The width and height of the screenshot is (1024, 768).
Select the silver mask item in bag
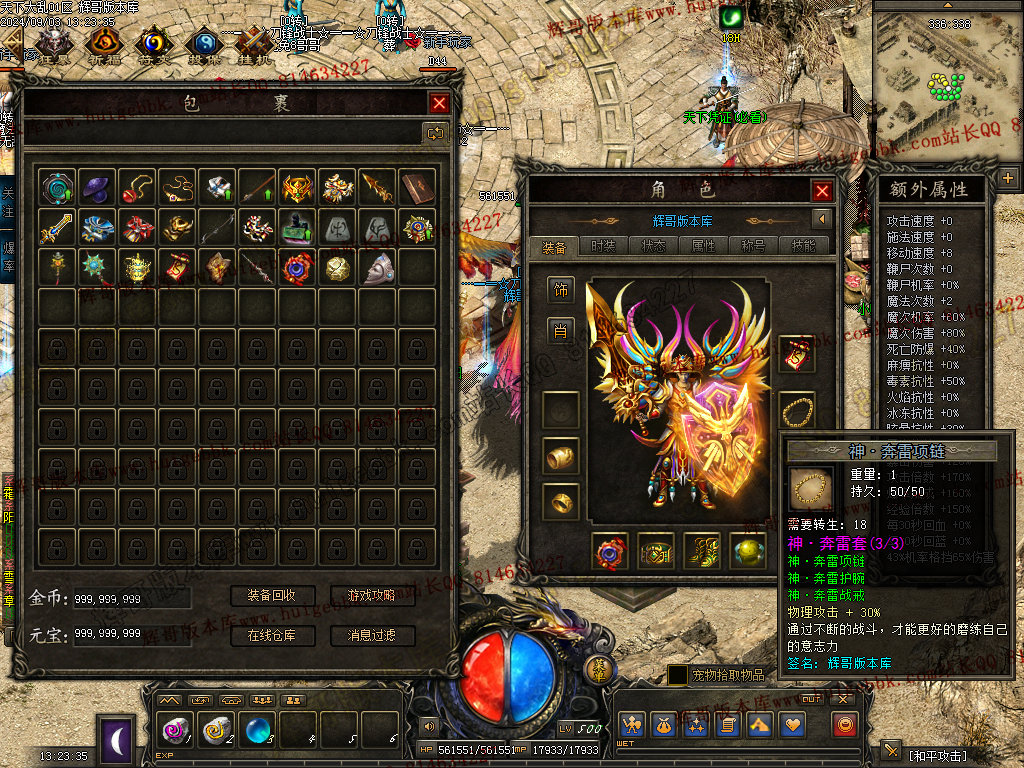(376, 267)
